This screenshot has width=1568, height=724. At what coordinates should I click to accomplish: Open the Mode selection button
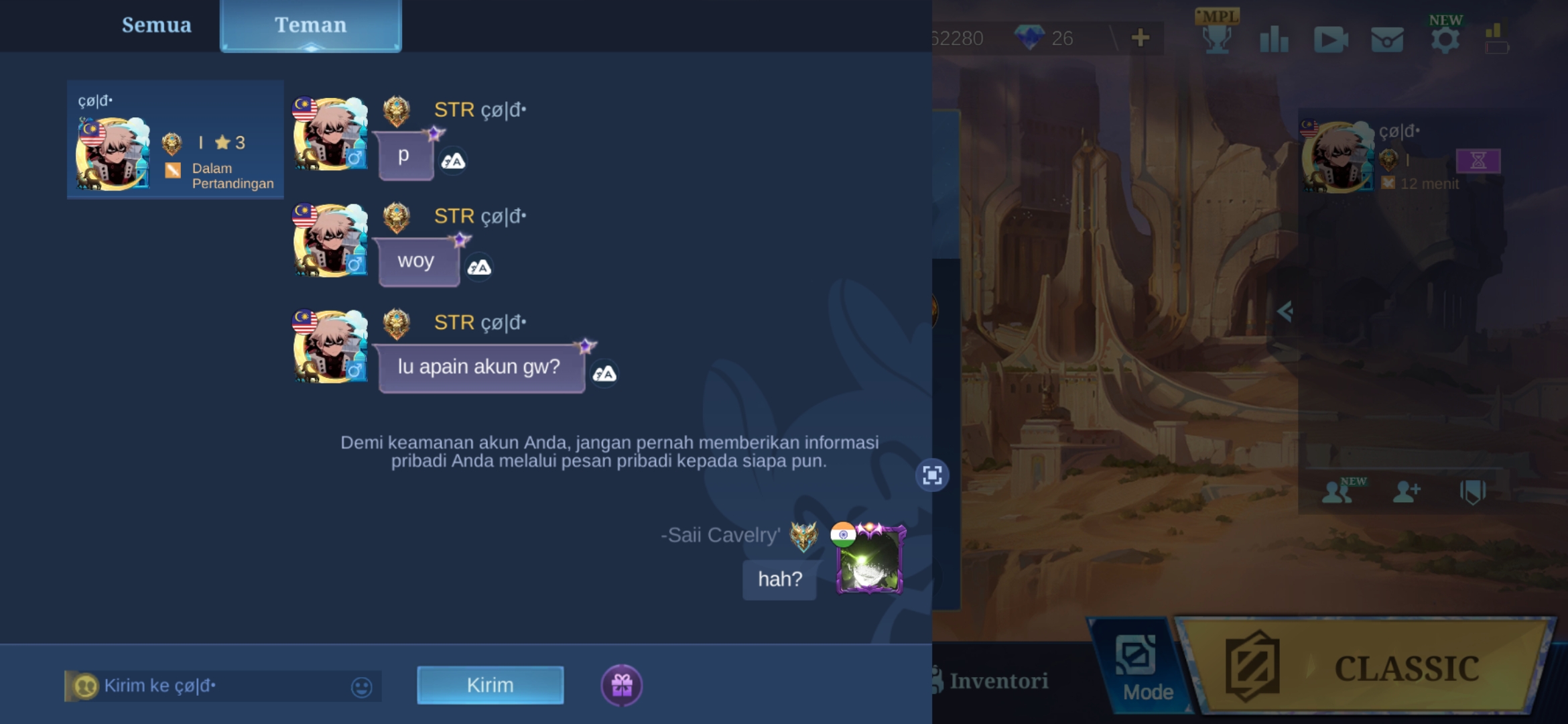click(x=1138, y=667)
